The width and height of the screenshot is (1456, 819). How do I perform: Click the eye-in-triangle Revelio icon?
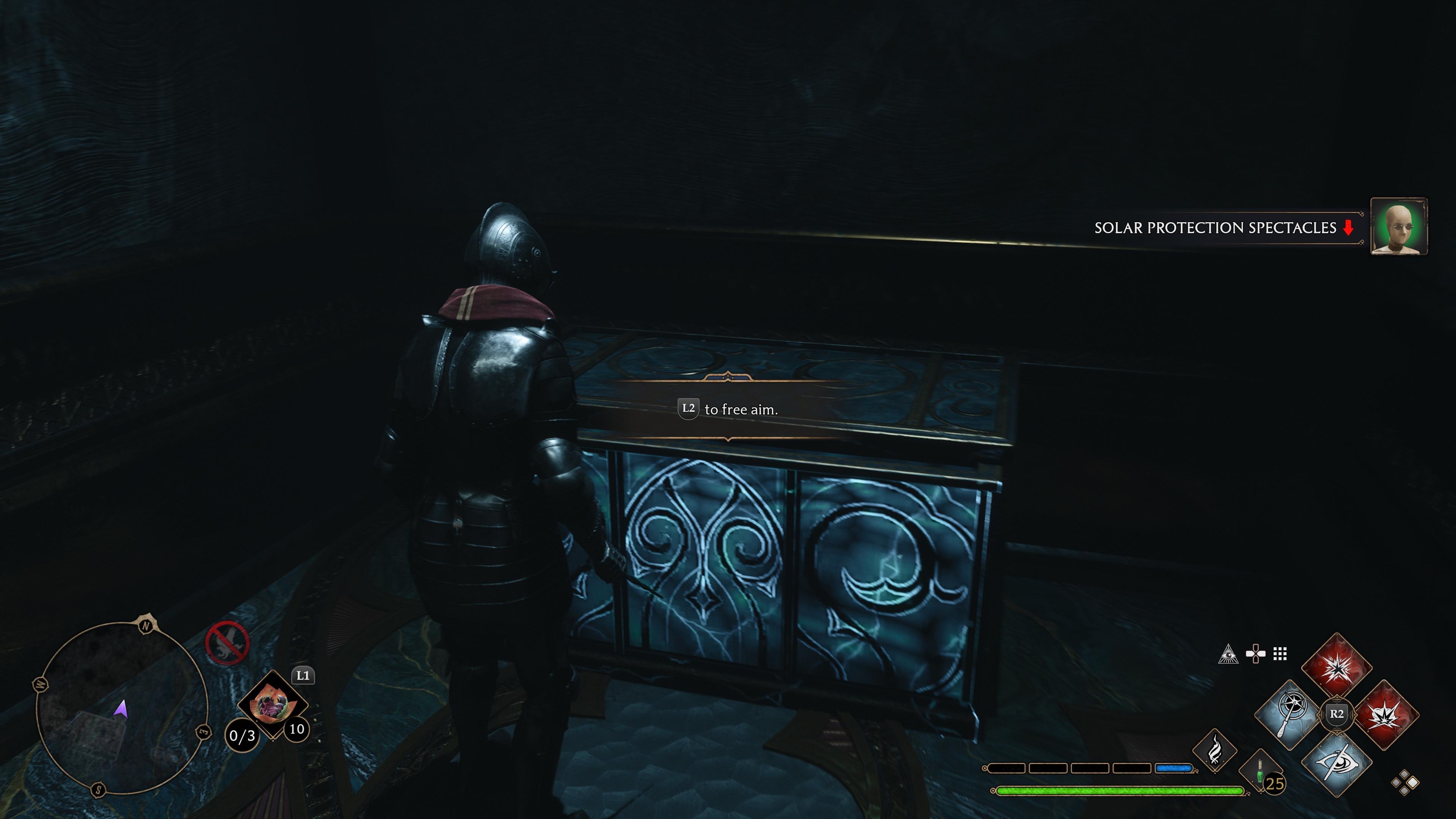click(1228, 654)
